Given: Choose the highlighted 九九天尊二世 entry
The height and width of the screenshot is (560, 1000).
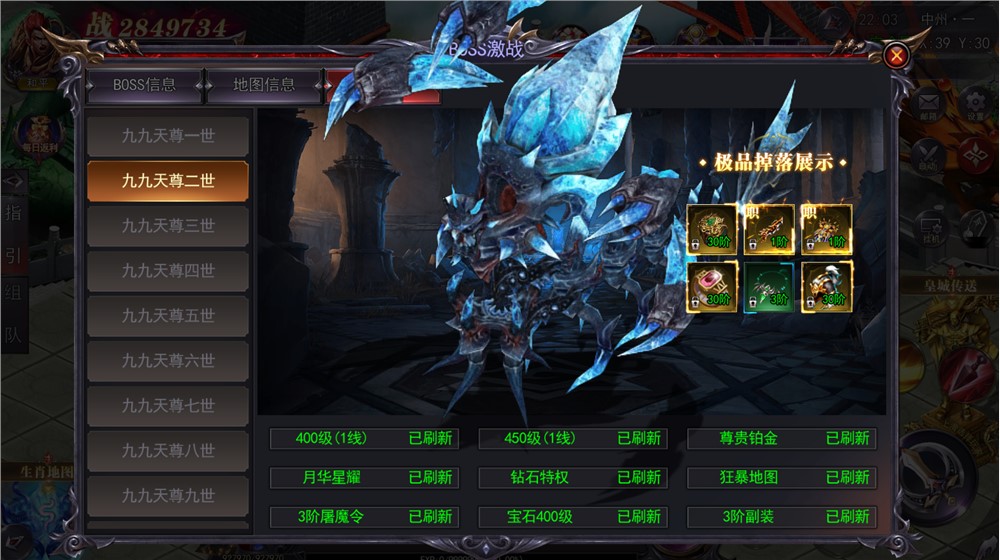Looking at the screenshot, I should tap(168, 181).
